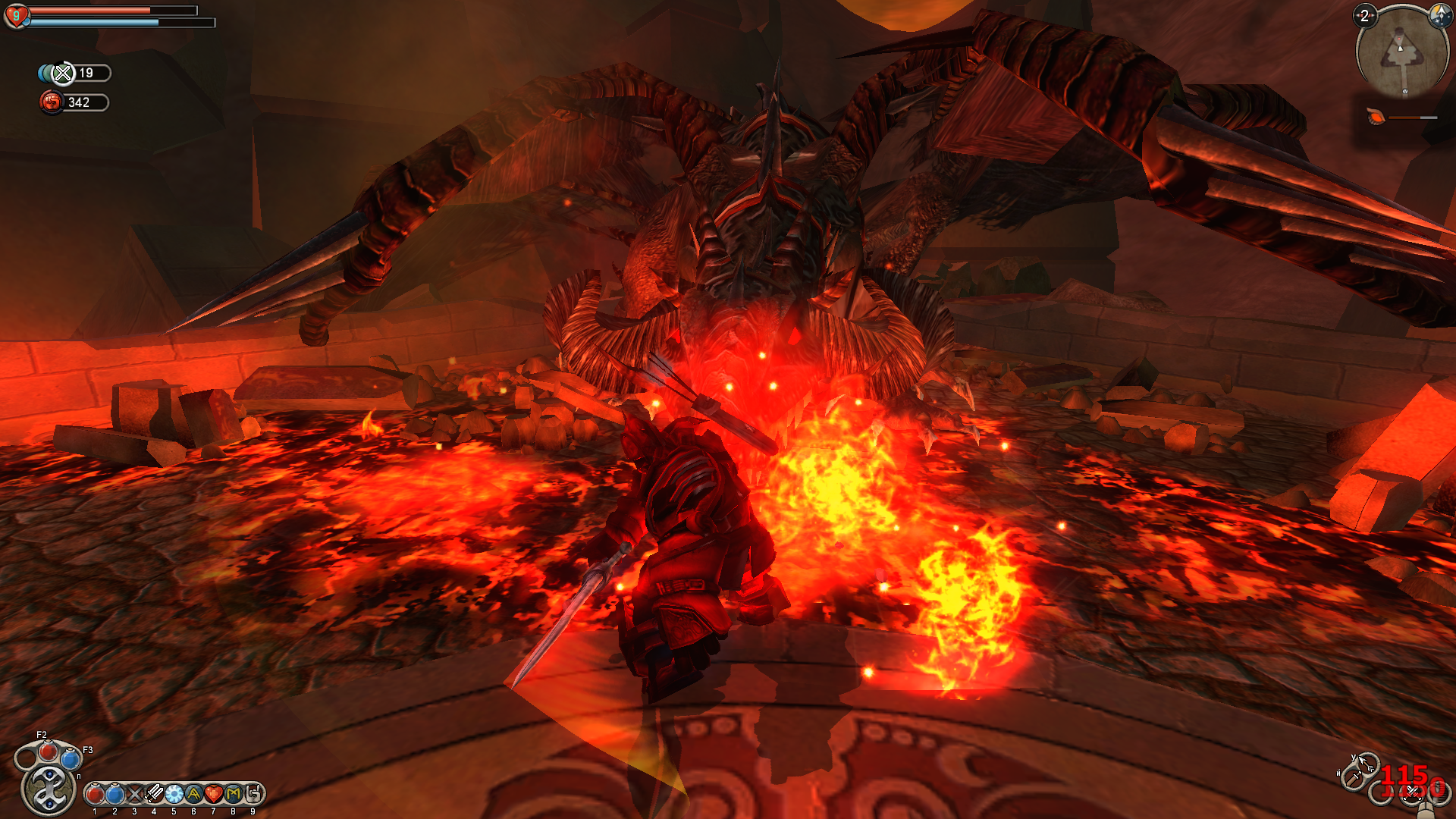Activate the yellow 'M' rune spell
This screenshot has width=1456, height=819.
pyautogui.click(x=233, y=794)
